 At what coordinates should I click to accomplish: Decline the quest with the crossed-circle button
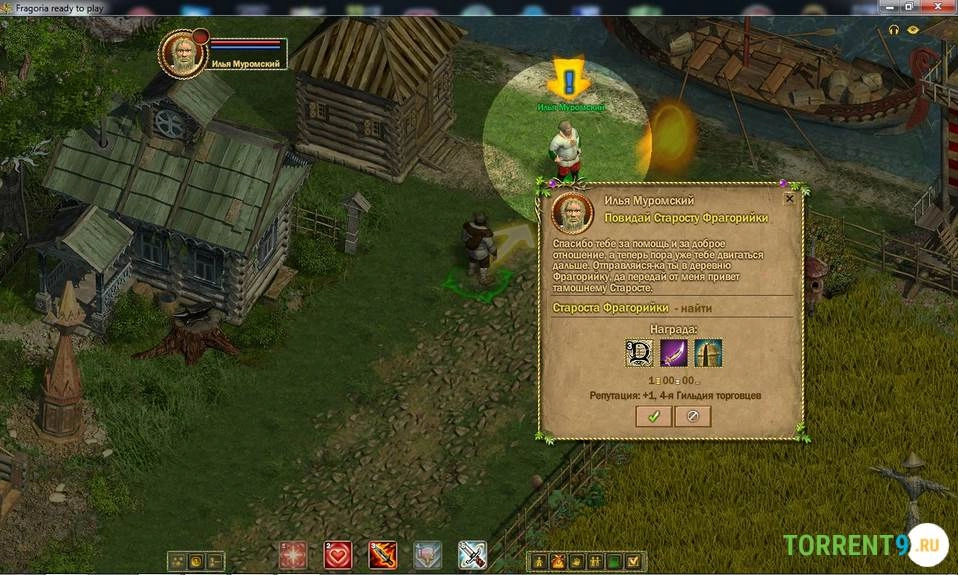[x=692, y=416]
